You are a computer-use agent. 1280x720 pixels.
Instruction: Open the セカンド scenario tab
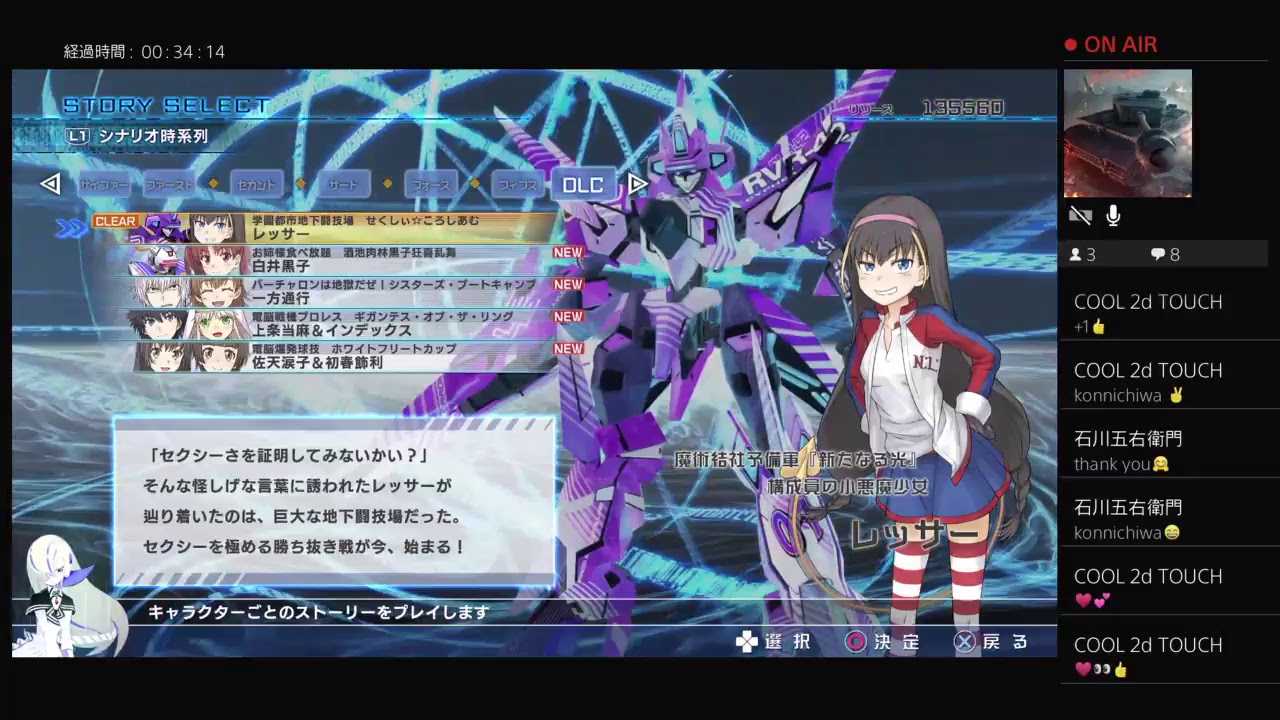tap(257, 184)
